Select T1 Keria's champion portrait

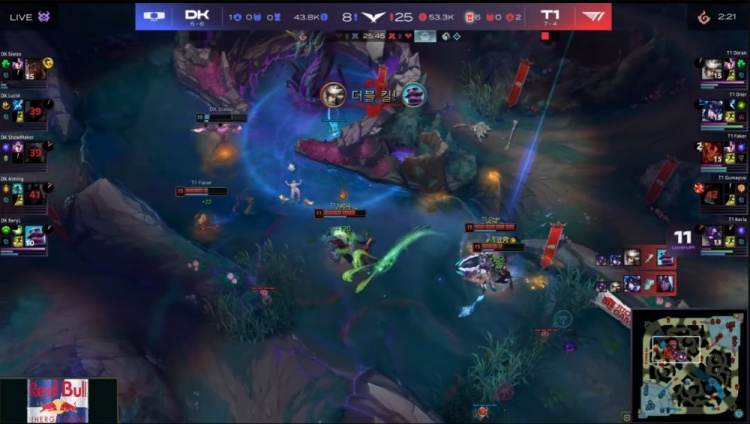tap(713, 234)
